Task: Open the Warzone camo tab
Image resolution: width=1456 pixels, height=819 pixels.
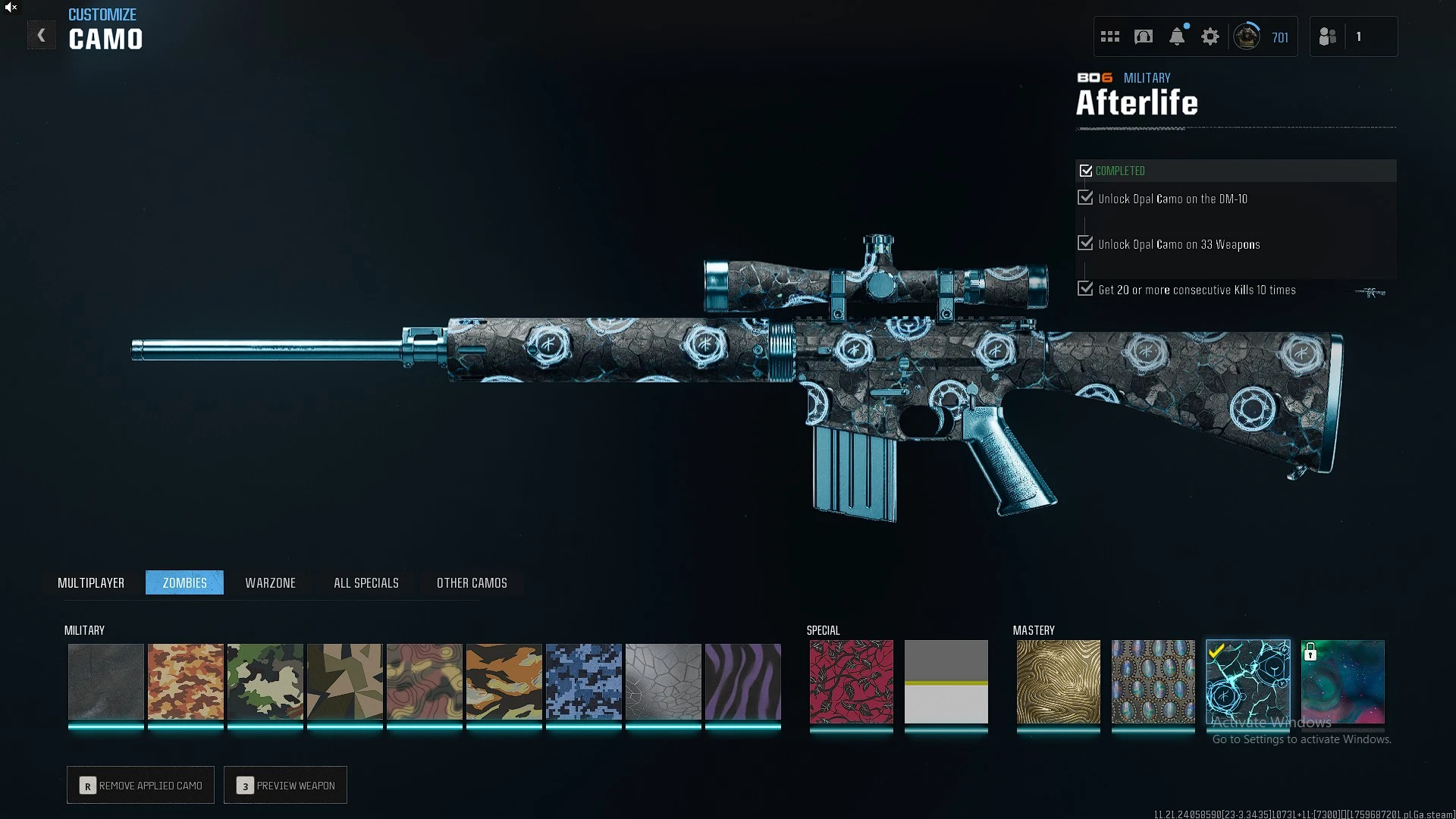Action: 270,582
